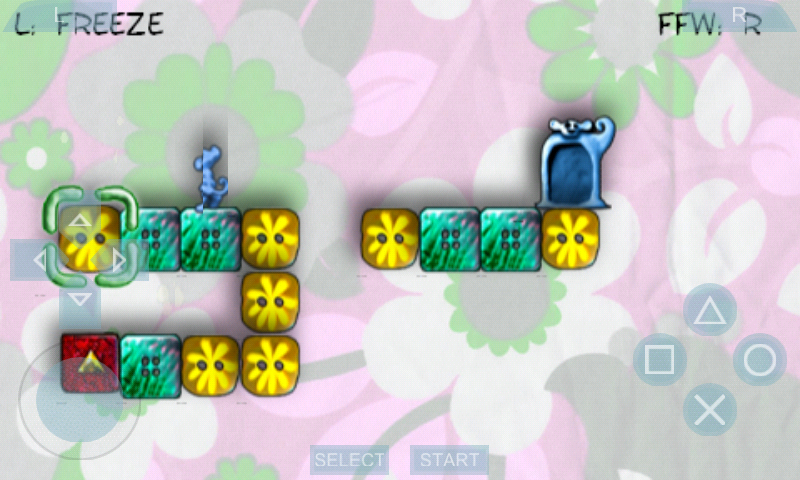Viewport: 800px width, 480px height.
Task: Tap the on-screen cross button
Action: 709,409
